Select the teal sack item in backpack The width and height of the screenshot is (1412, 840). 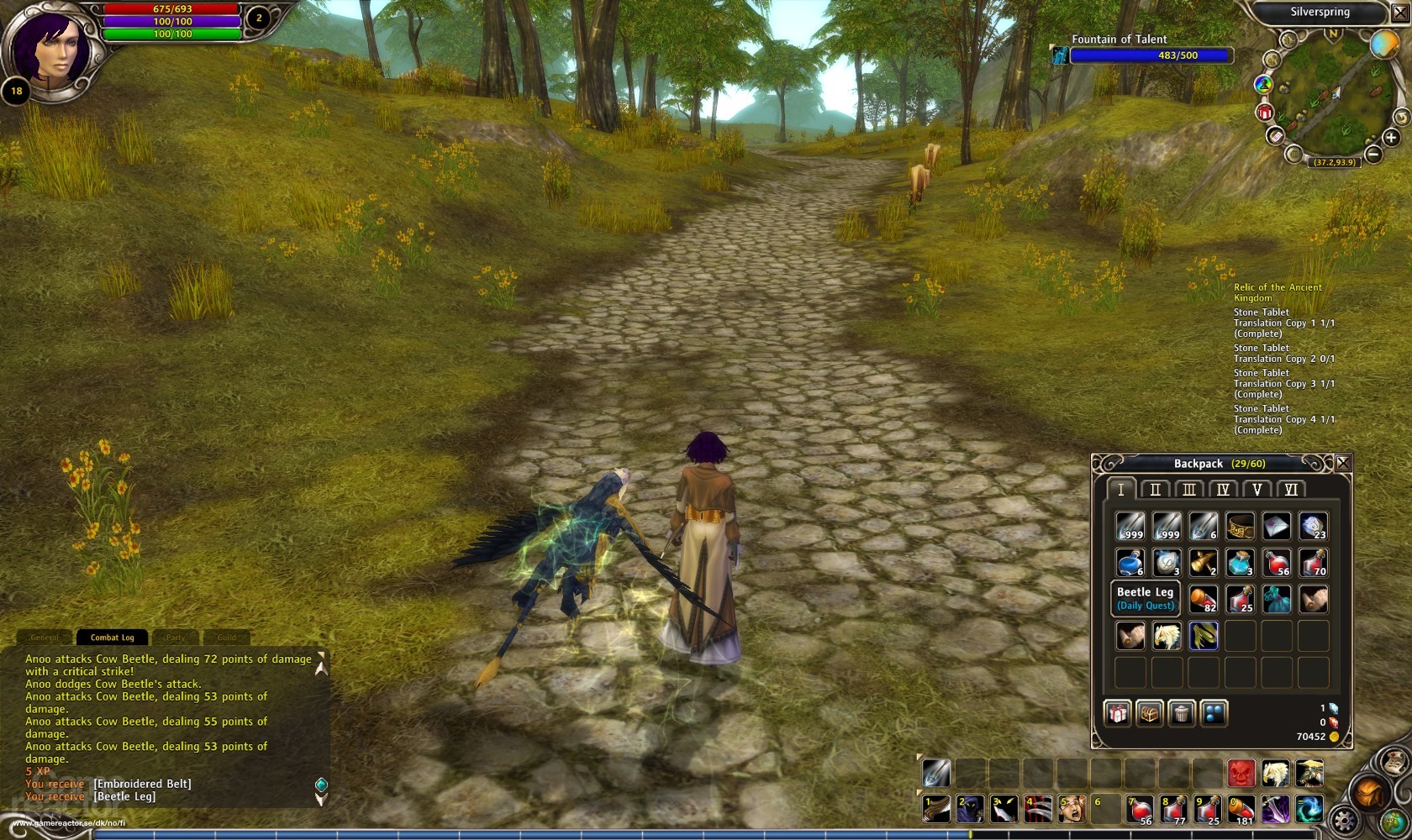click(x=1277, y=599)
